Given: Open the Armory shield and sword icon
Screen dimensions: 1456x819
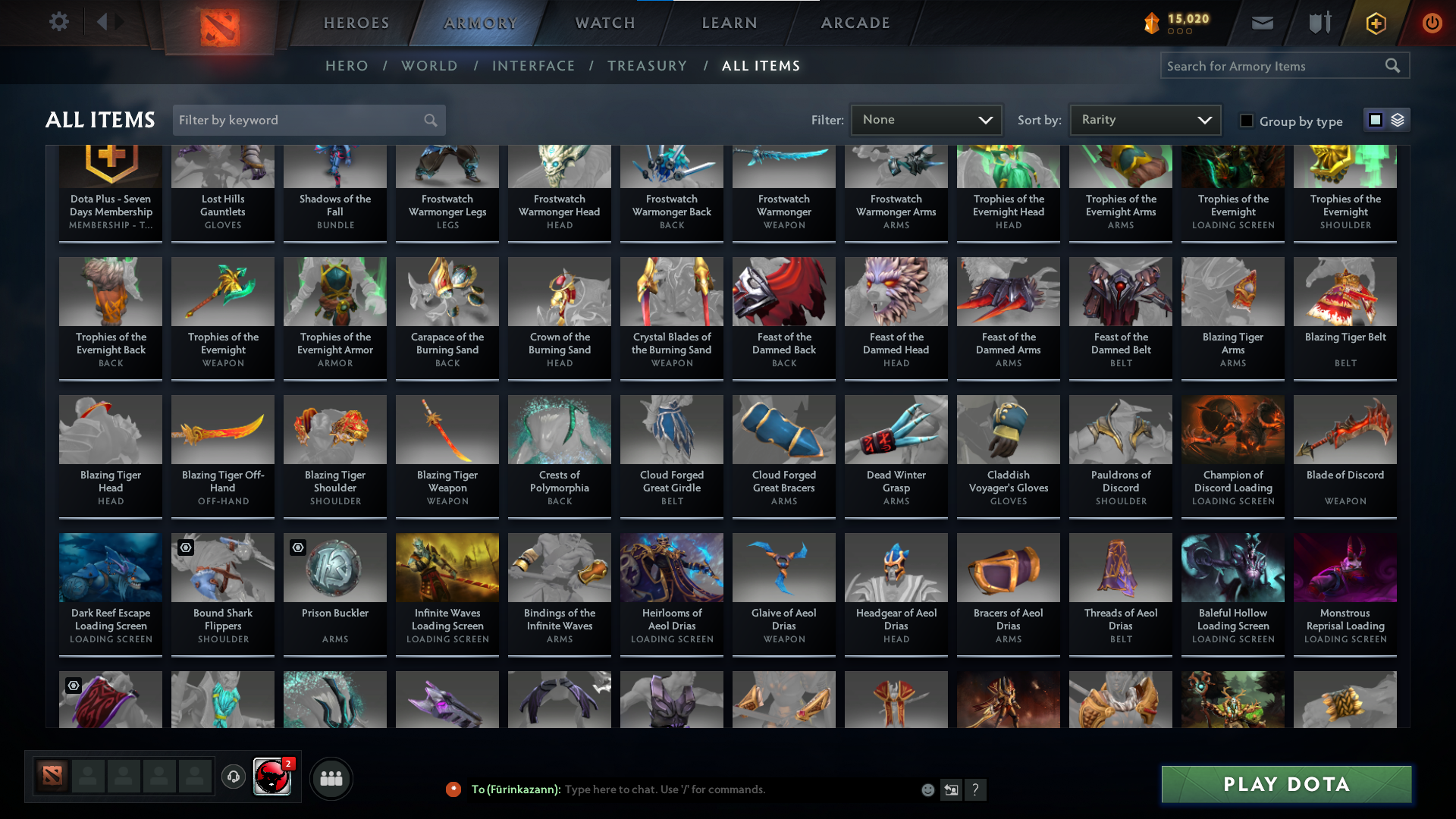Looking at the screenshot, I should tap(1318, 23).
